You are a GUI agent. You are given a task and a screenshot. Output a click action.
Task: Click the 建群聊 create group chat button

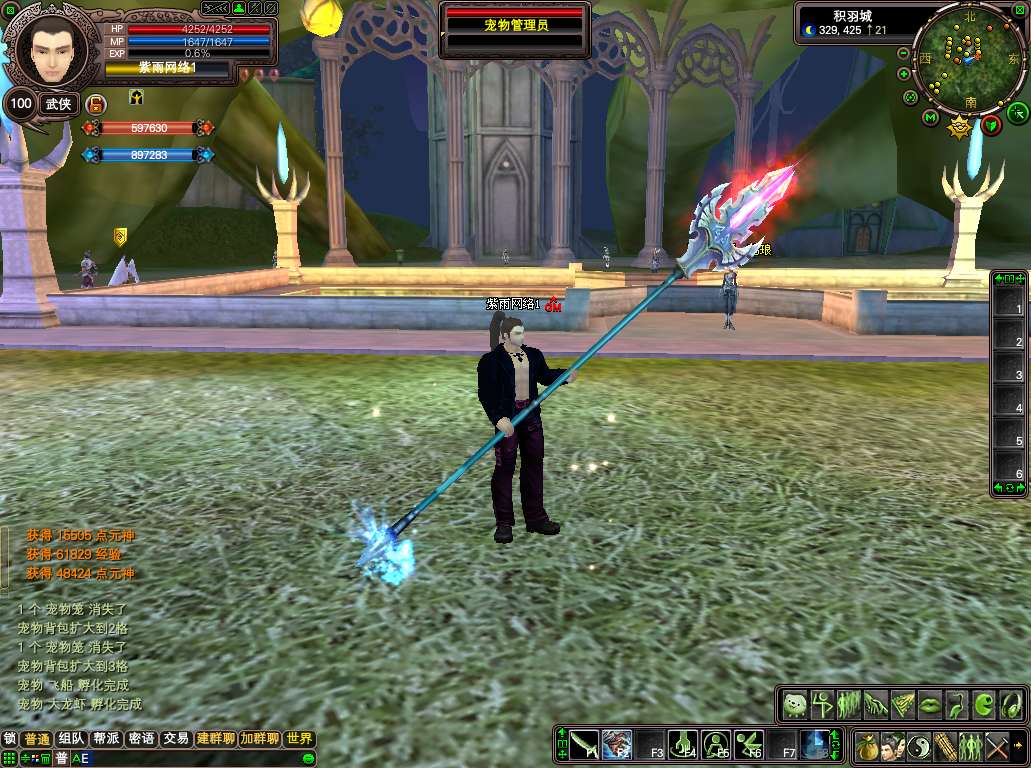pyautogui.click(x=215, y=739)
